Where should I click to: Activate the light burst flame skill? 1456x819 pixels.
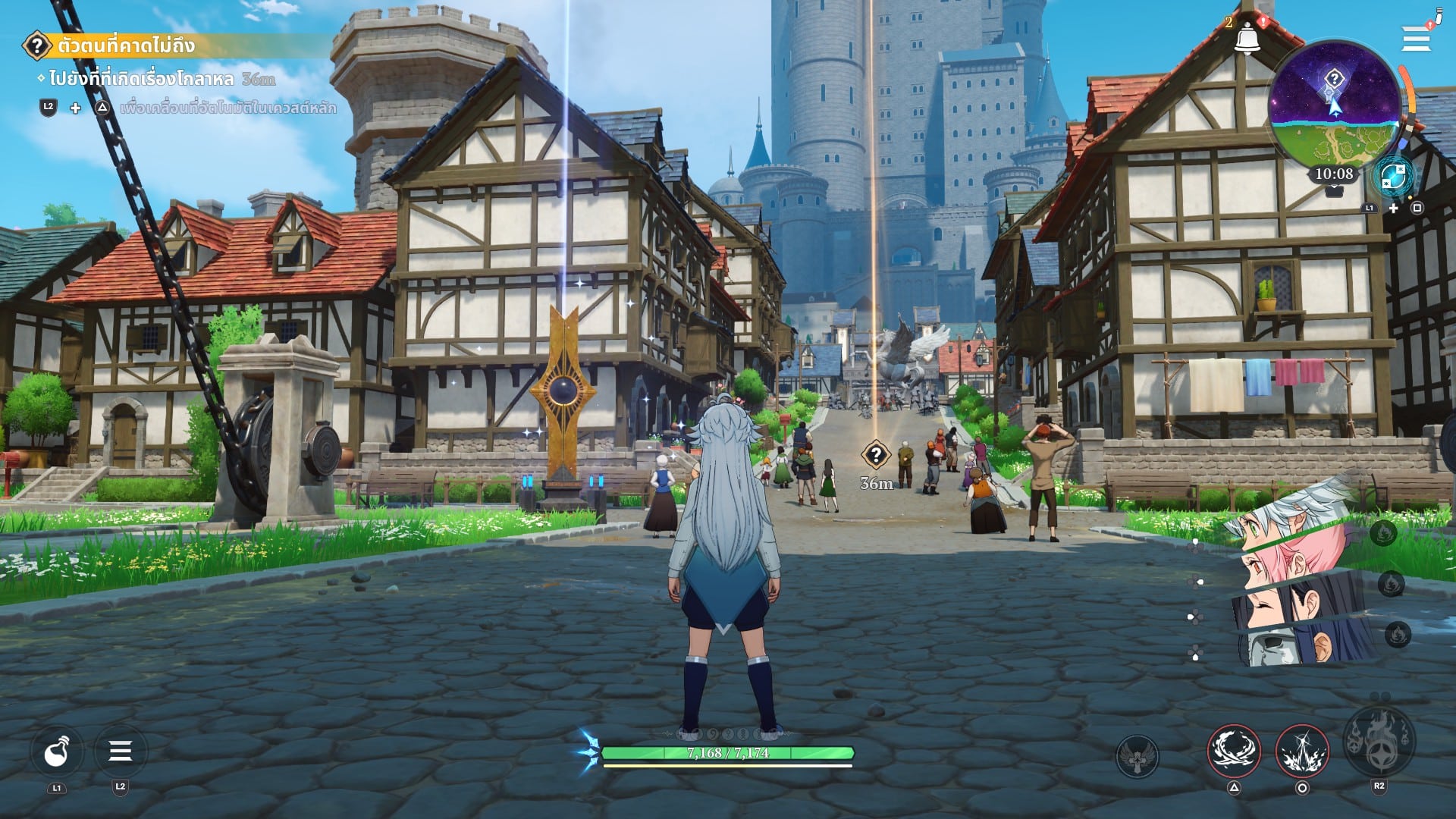[x=1302, y=752]
